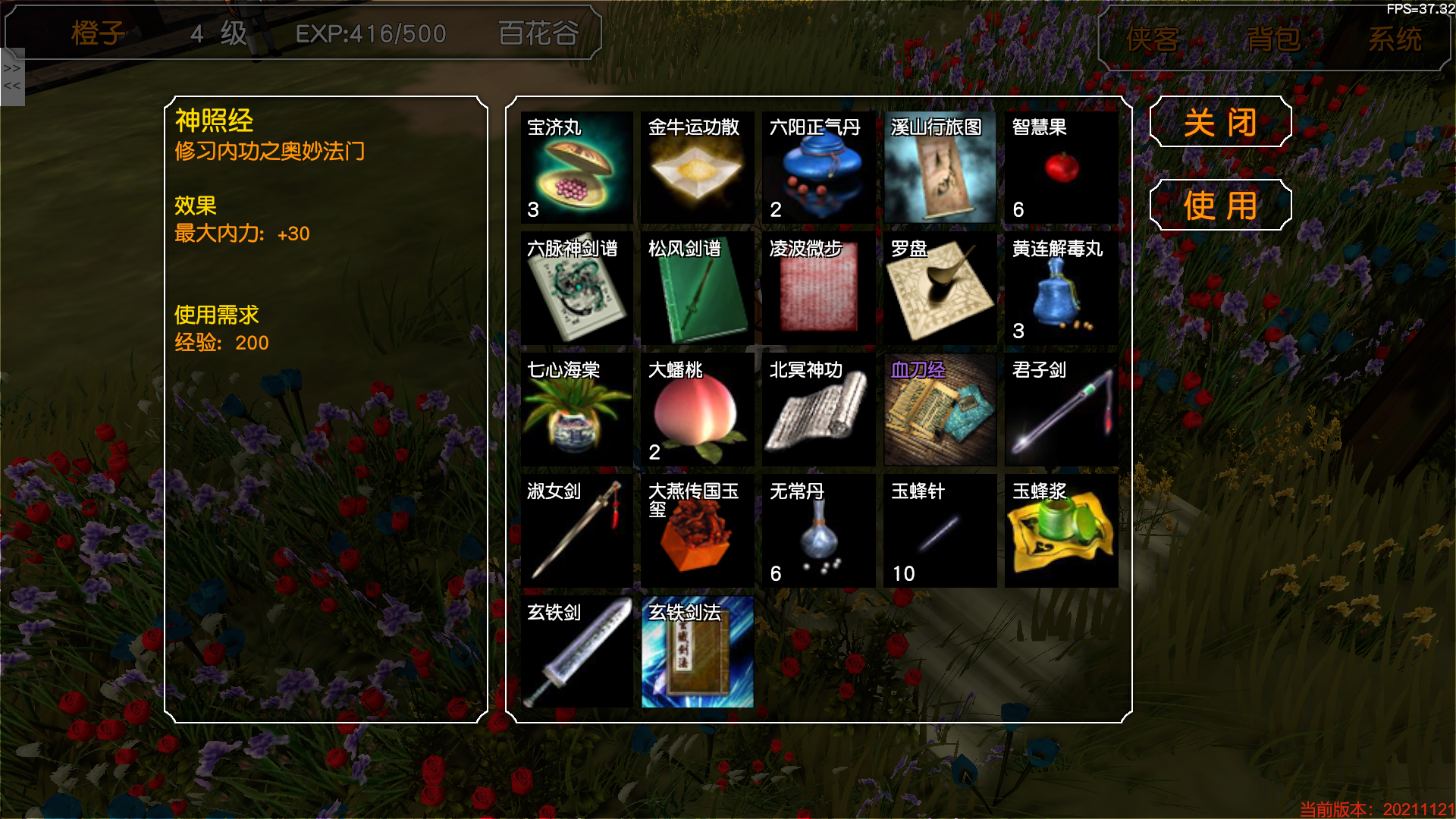Select the 玄铁剑法 sword manual

[x=698, y=653]
